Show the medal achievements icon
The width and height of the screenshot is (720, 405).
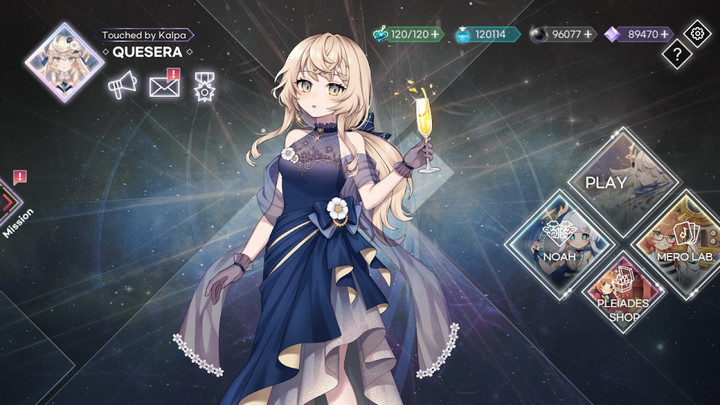(205, 87)
